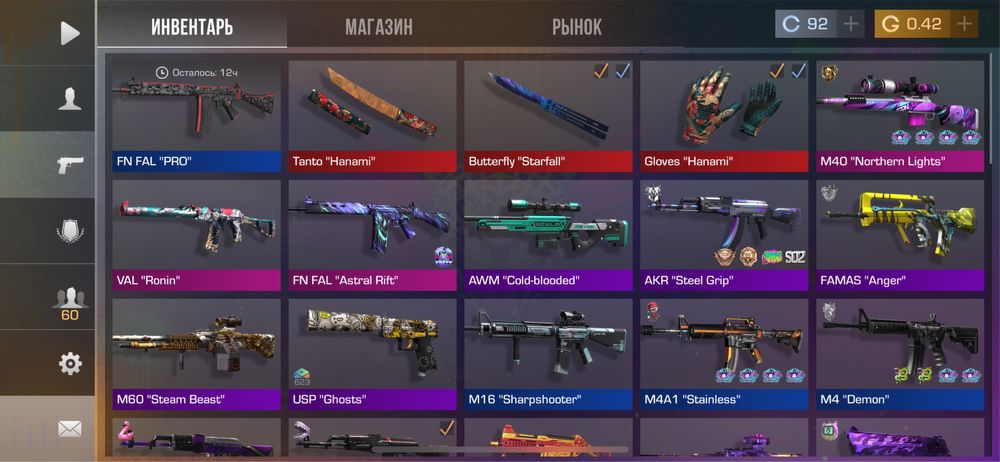Select the Butterfly "Starfall" knife
This screenshot has height=462, width=1000.
[548, 115]
